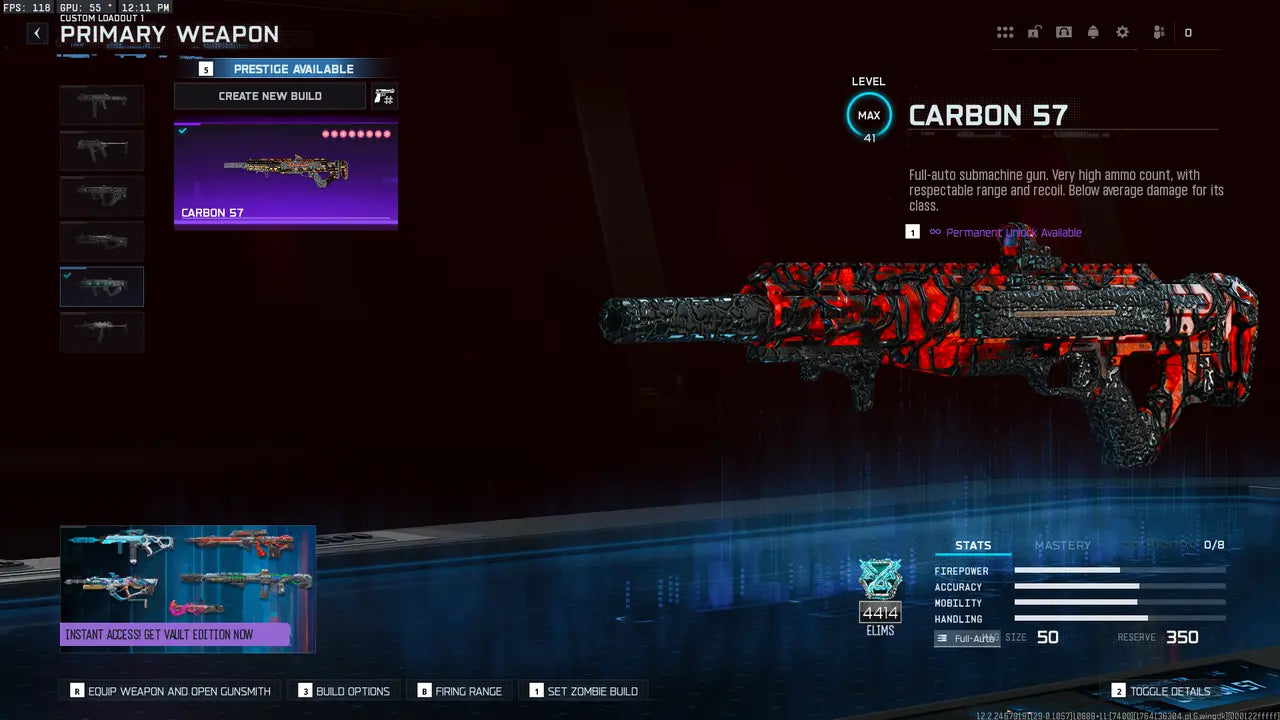
Task: Toggle Details in the bottom bar
Action: (1161, 691)
